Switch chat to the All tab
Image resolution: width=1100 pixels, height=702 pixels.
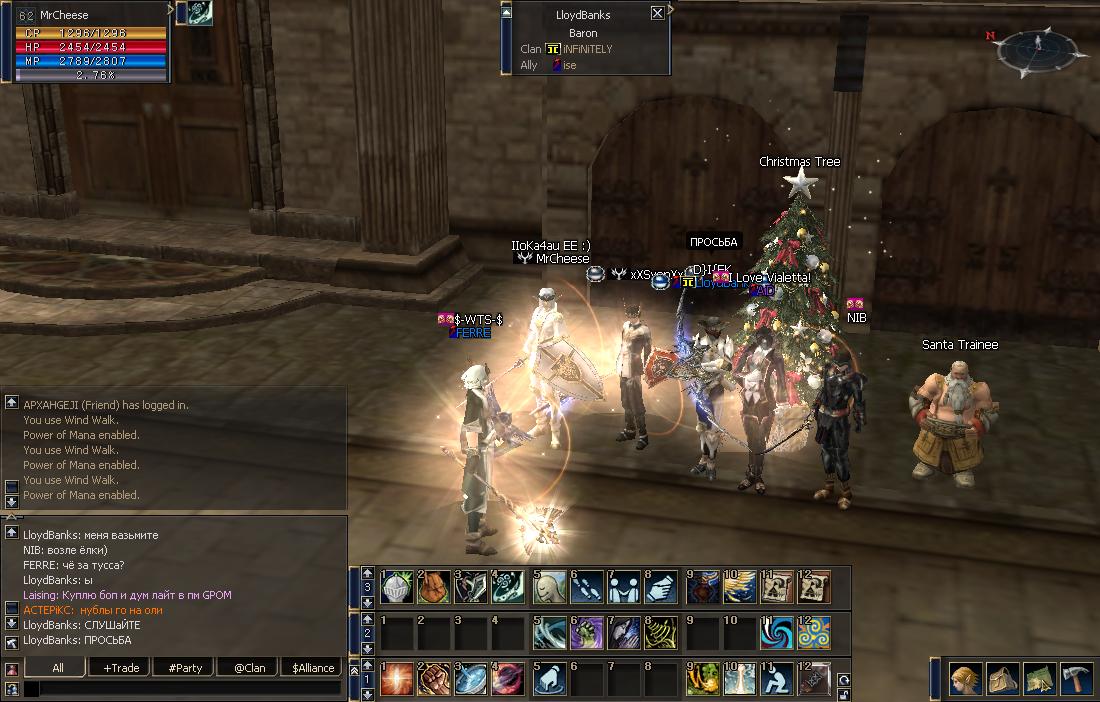56,667
